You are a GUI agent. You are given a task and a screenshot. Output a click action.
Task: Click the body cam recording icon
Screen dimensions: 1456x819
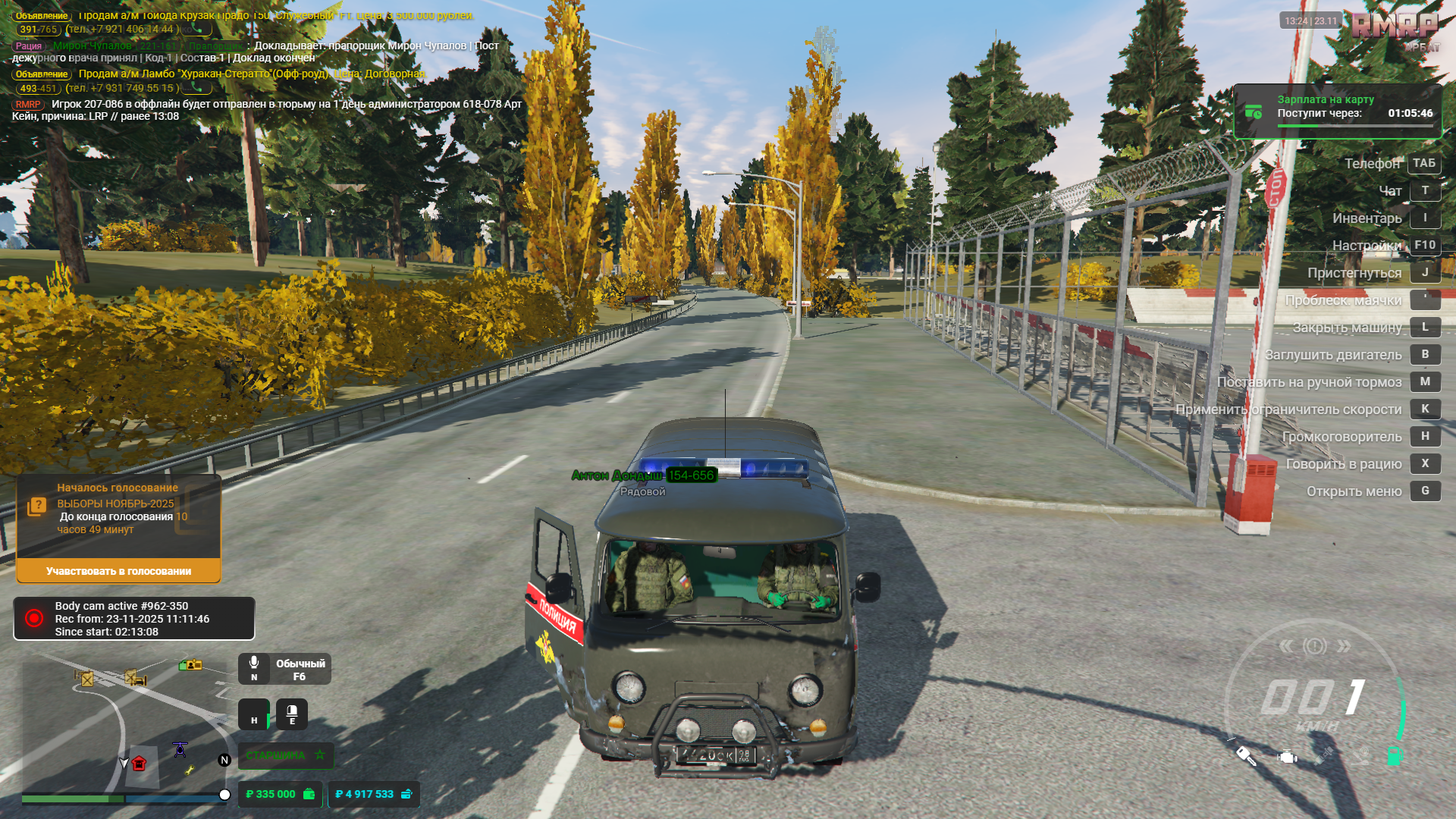(x=32, y=618)
